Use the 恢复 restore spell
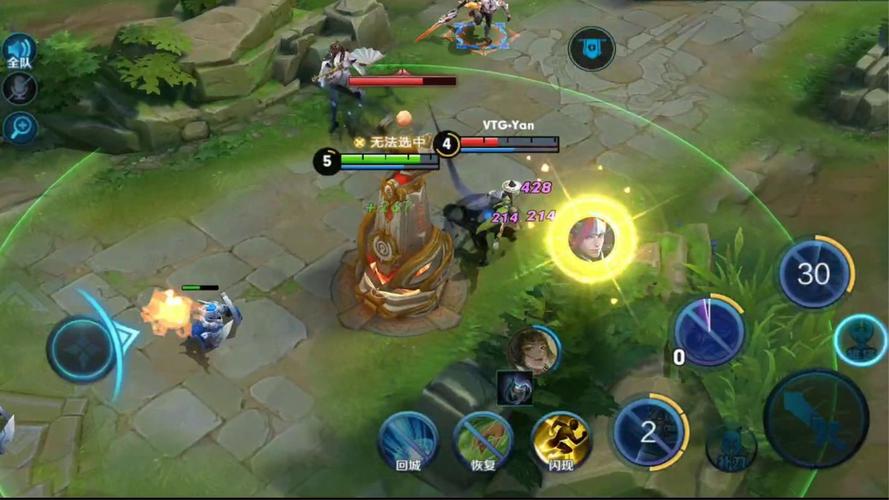The image size is (889, 500). (x=484, y=439)
